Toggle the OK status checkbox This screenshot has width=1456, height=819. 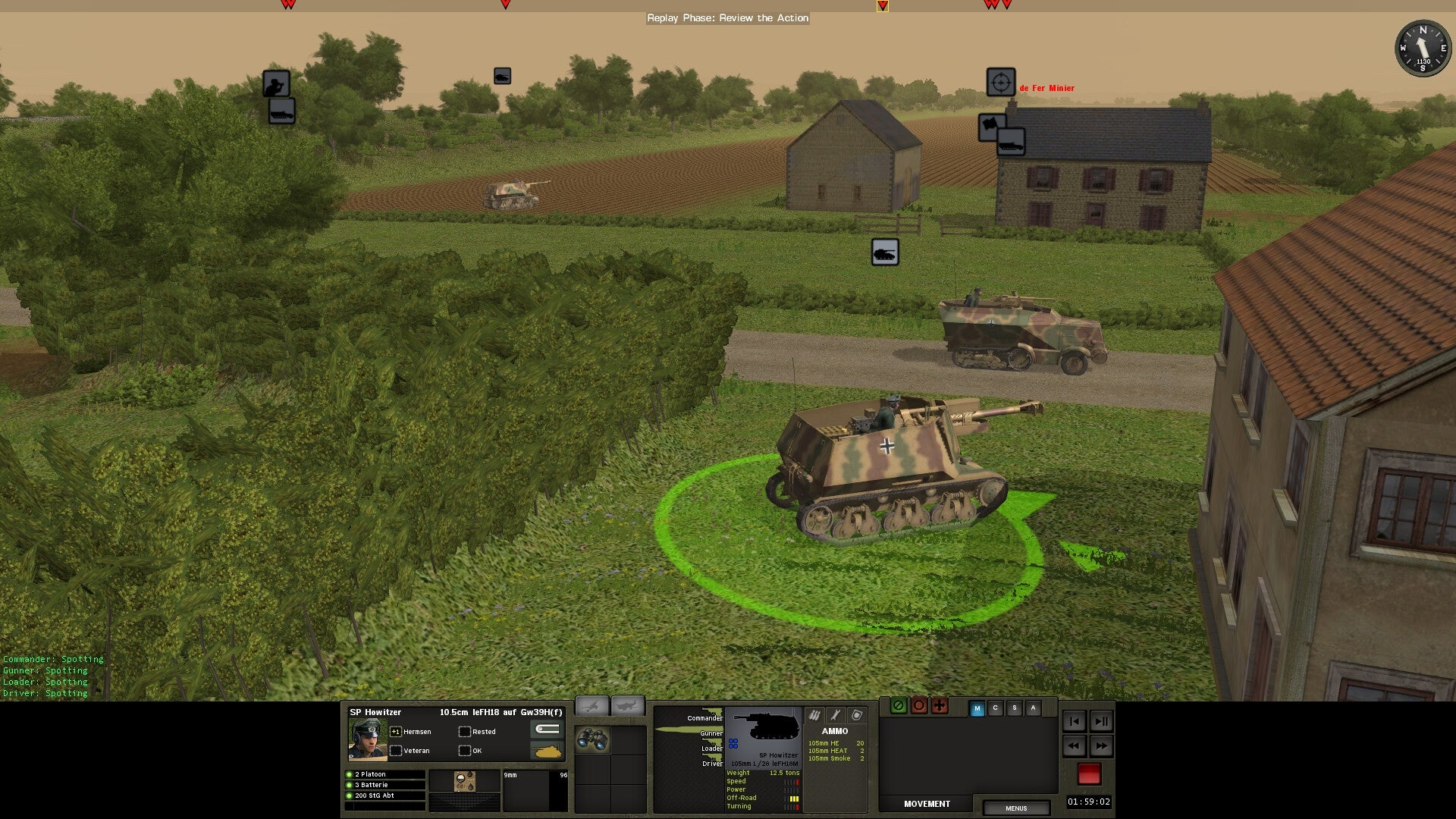(465, 751)
